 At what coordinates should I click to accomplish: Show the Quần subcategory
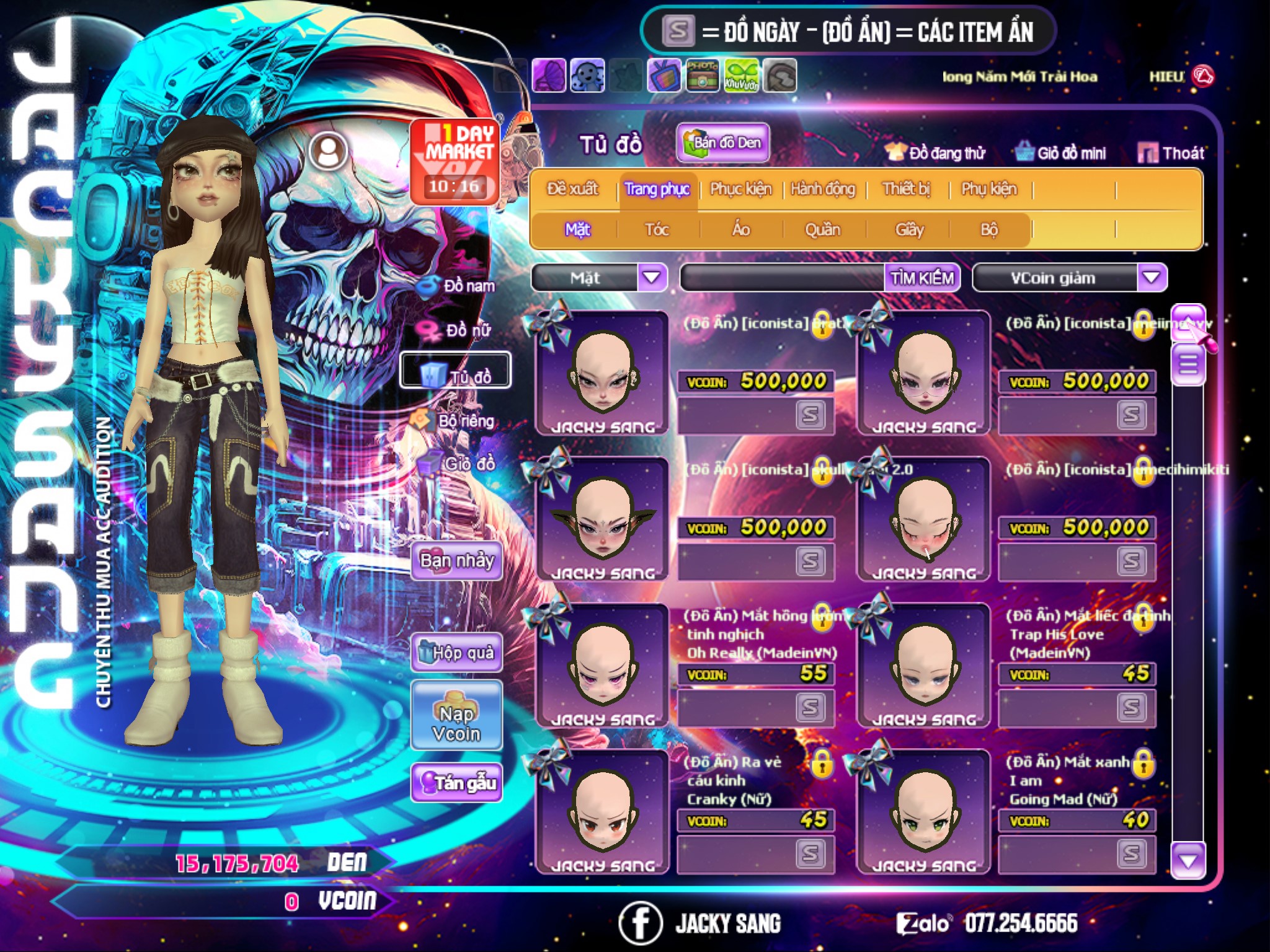click(822, 230)
